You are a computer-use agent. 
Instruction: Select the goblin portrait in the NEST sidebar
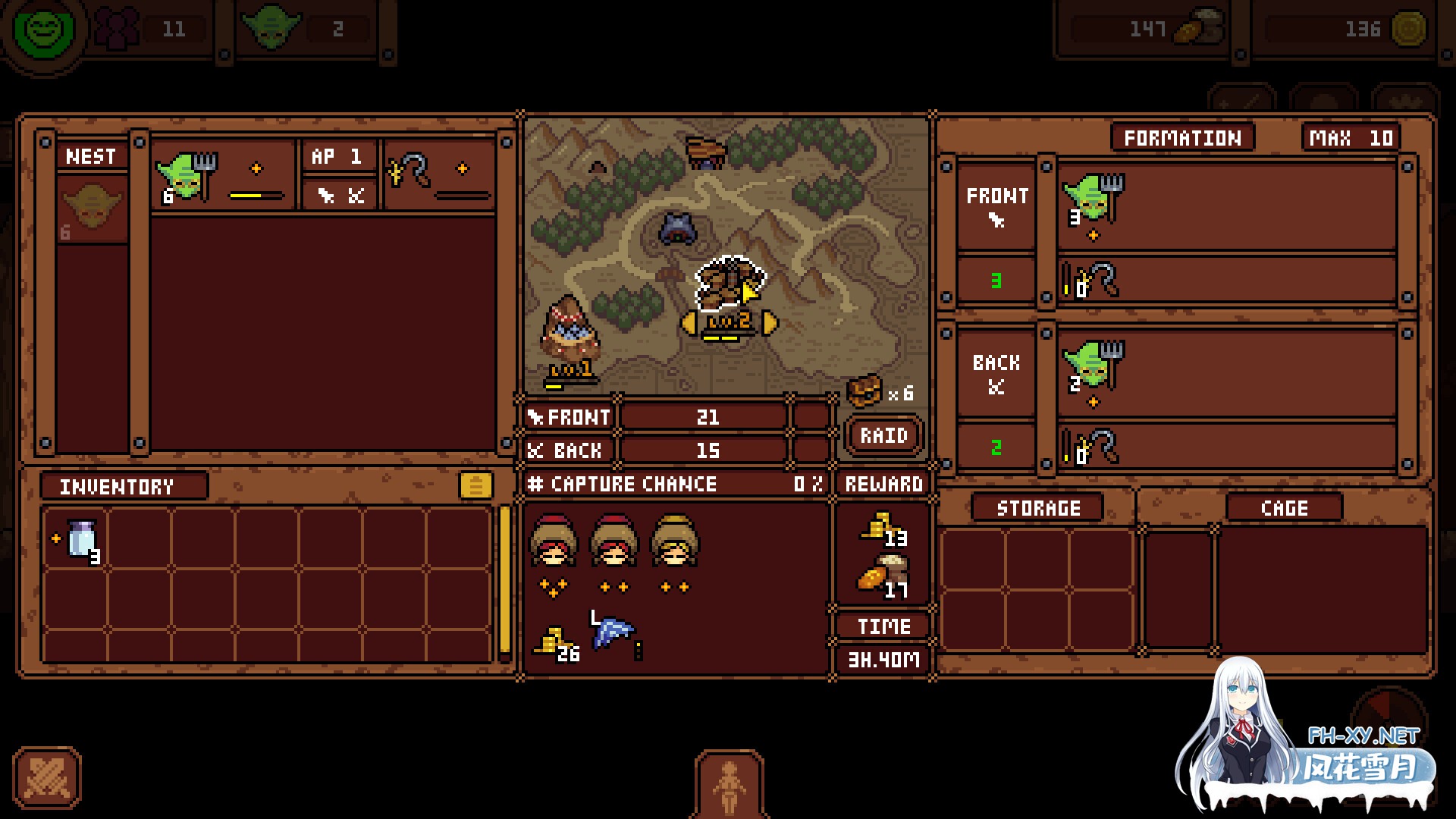[x=92, y=205]
